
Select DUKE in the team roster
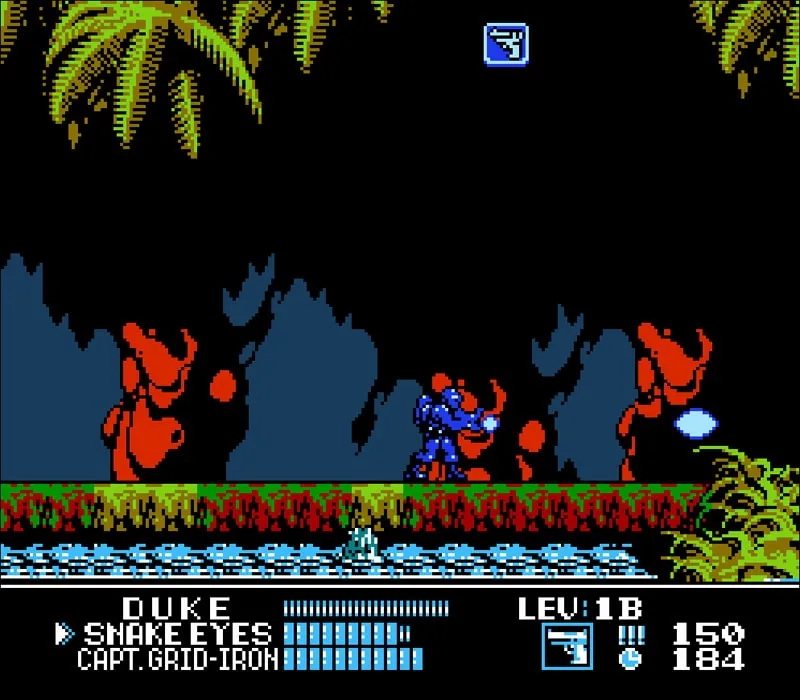pyautogui.click(x=177, y=608)
